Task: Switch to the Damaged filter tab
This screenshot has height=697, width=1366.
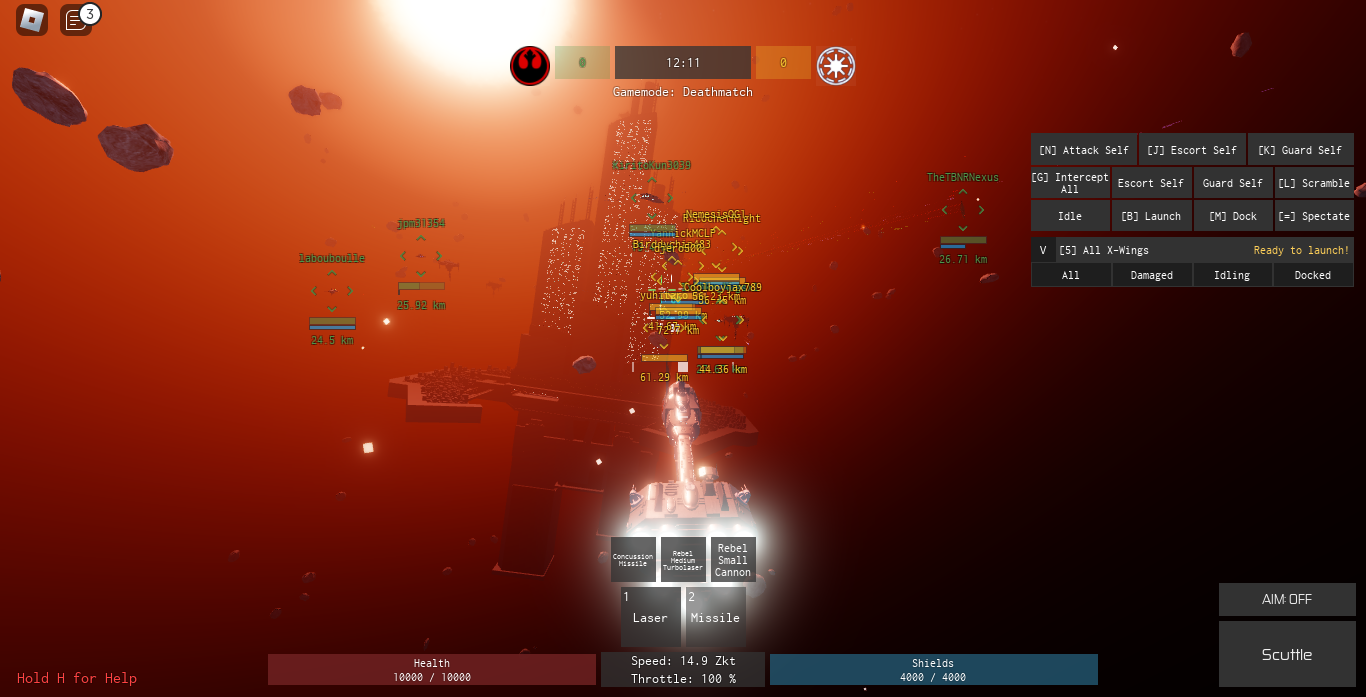Action: coord(1151,275)
